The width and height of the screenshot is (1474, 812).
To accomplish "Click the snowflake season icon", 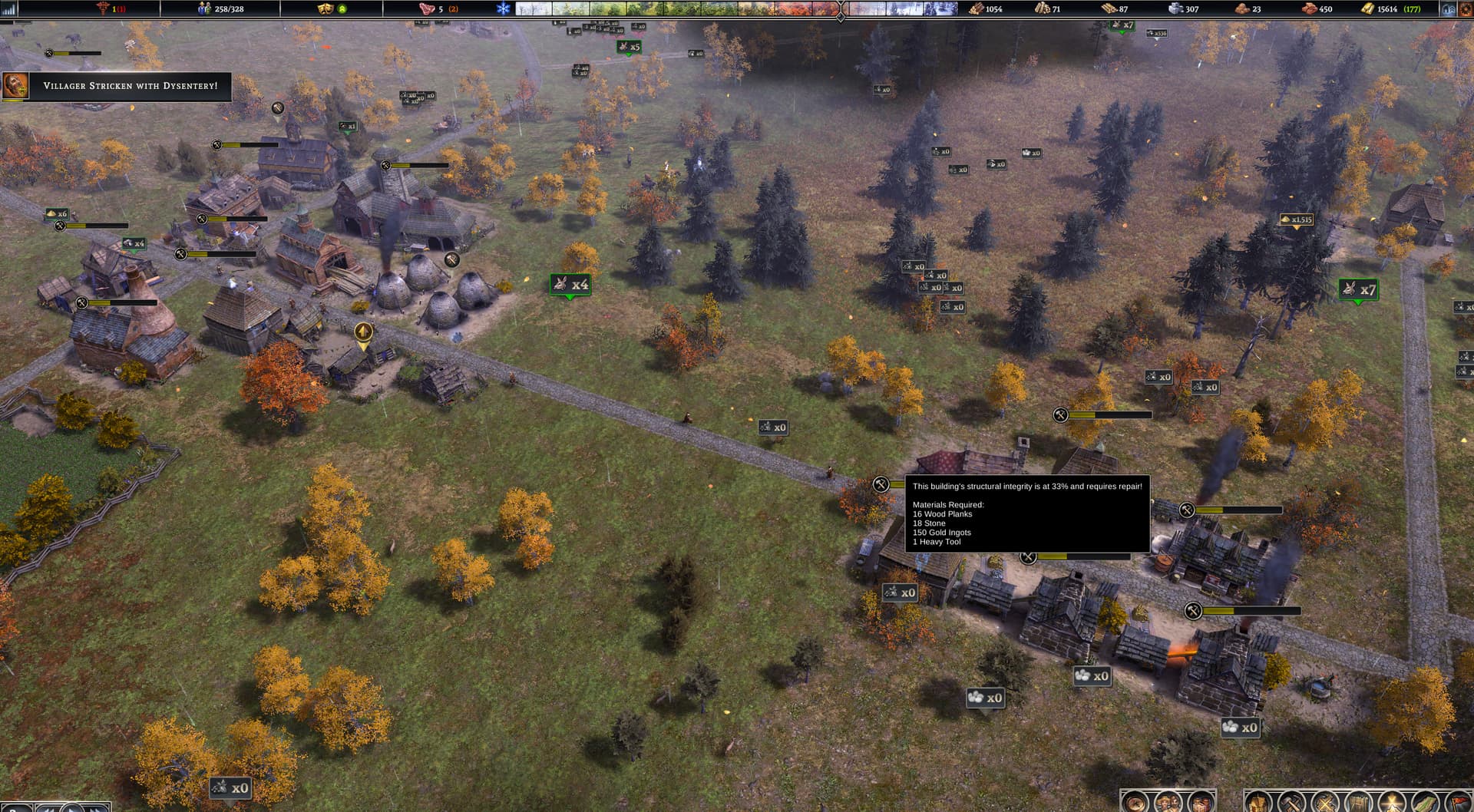I will [504, 8].
